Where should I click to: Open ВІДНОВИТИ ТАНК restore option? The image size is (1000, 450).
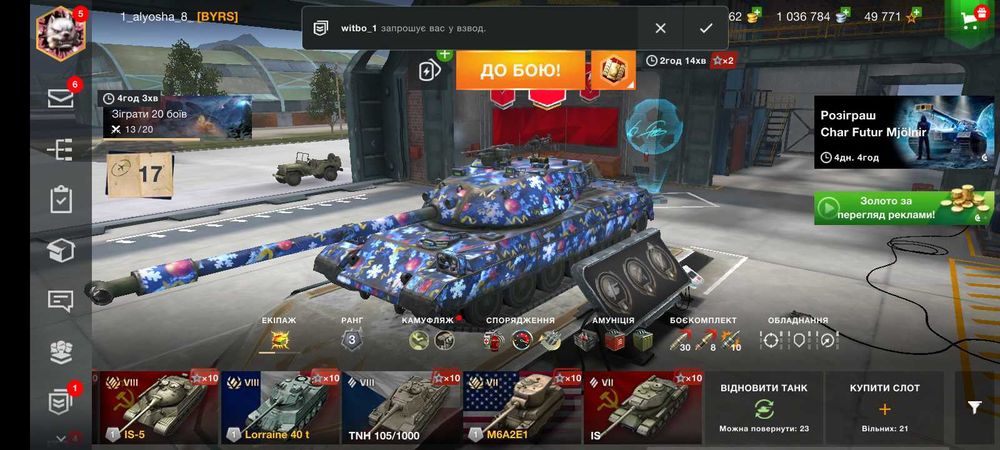(763, 407)
